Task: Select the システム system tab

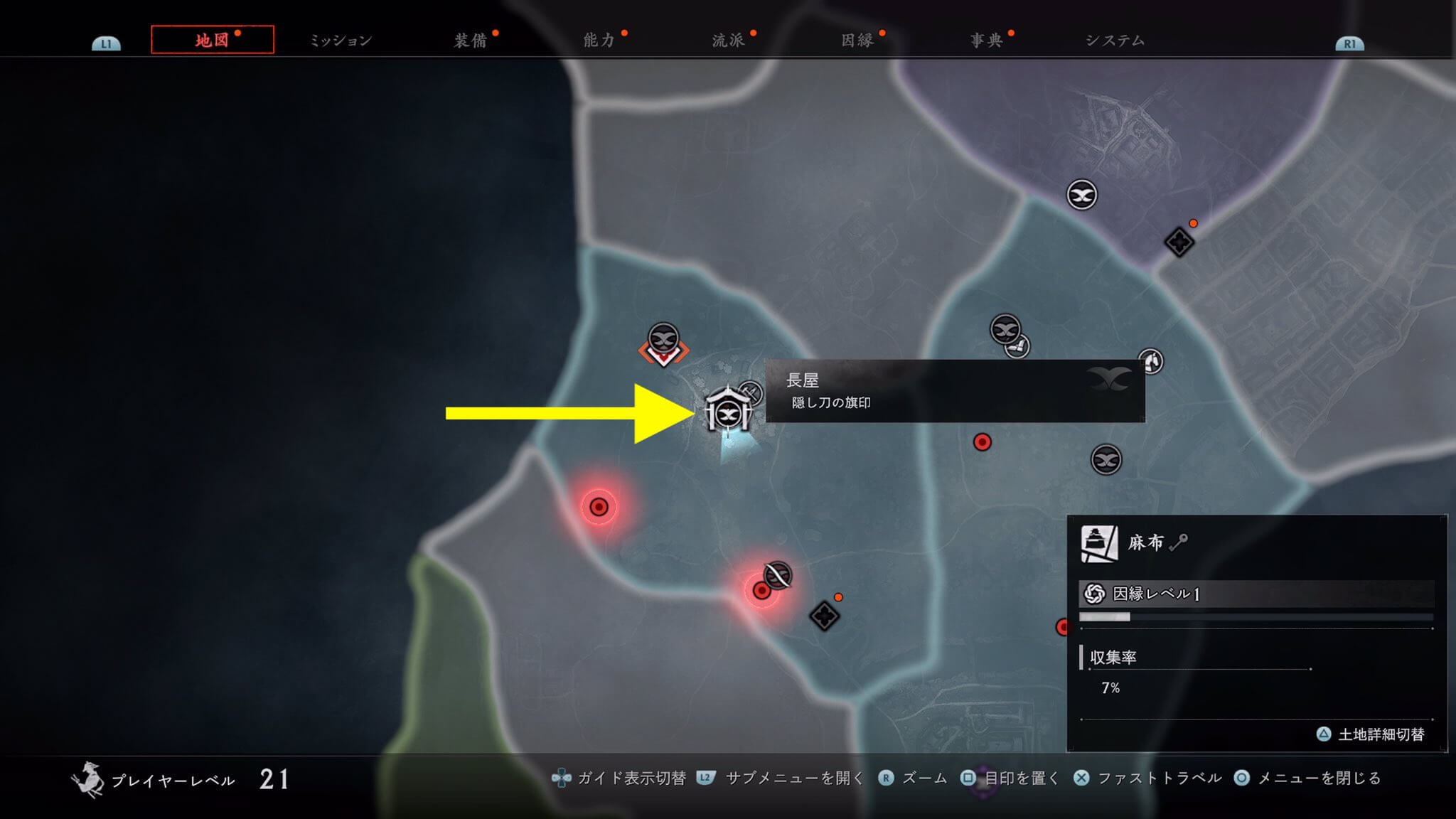Action: coord(1115,41)
